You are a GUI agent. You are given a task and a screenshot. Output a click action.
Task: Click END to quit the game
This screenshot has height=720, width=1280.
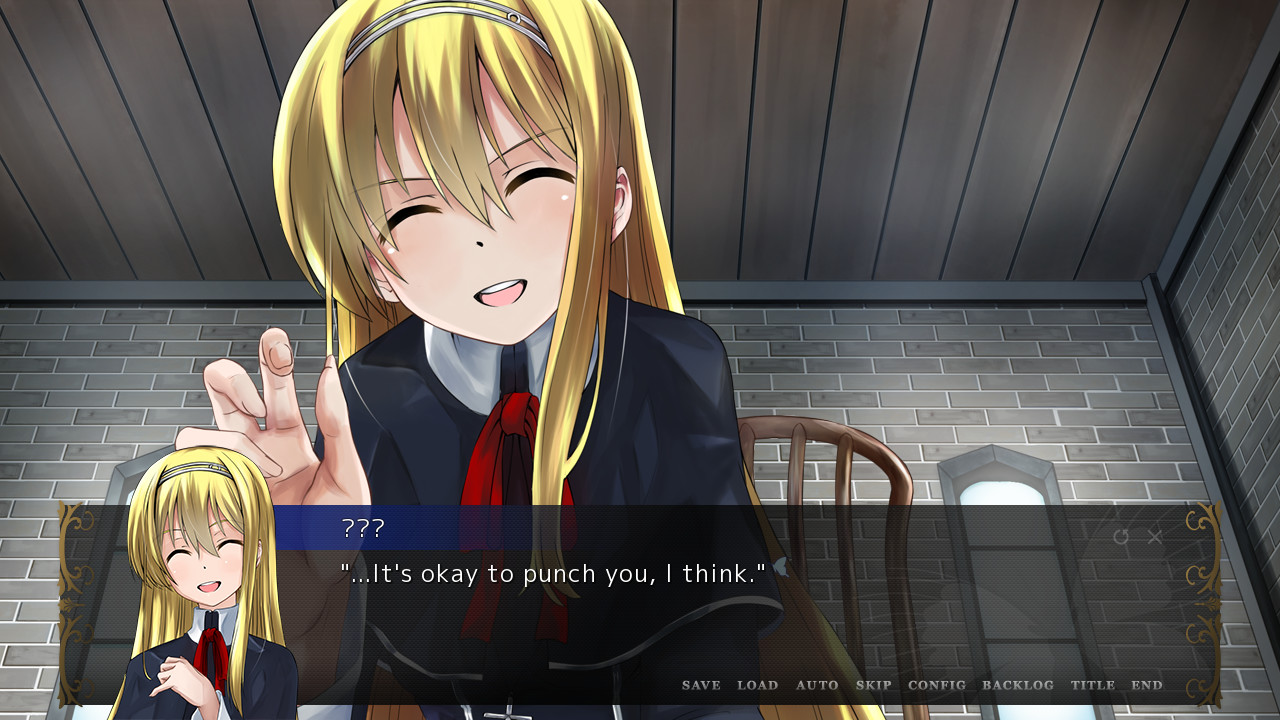[1147, 685]
